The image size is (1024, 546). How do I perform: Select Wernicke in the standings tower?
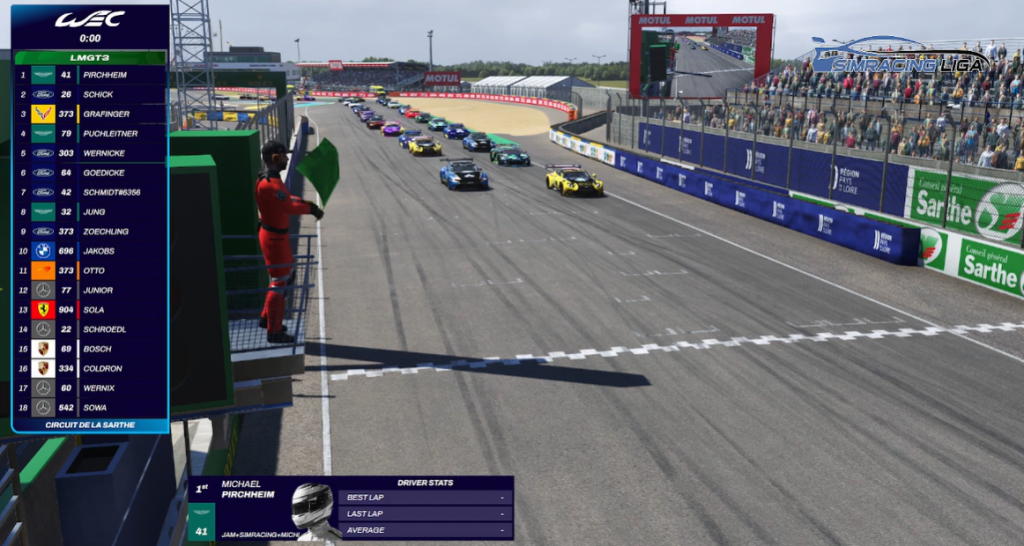click(x=90, y=153)
